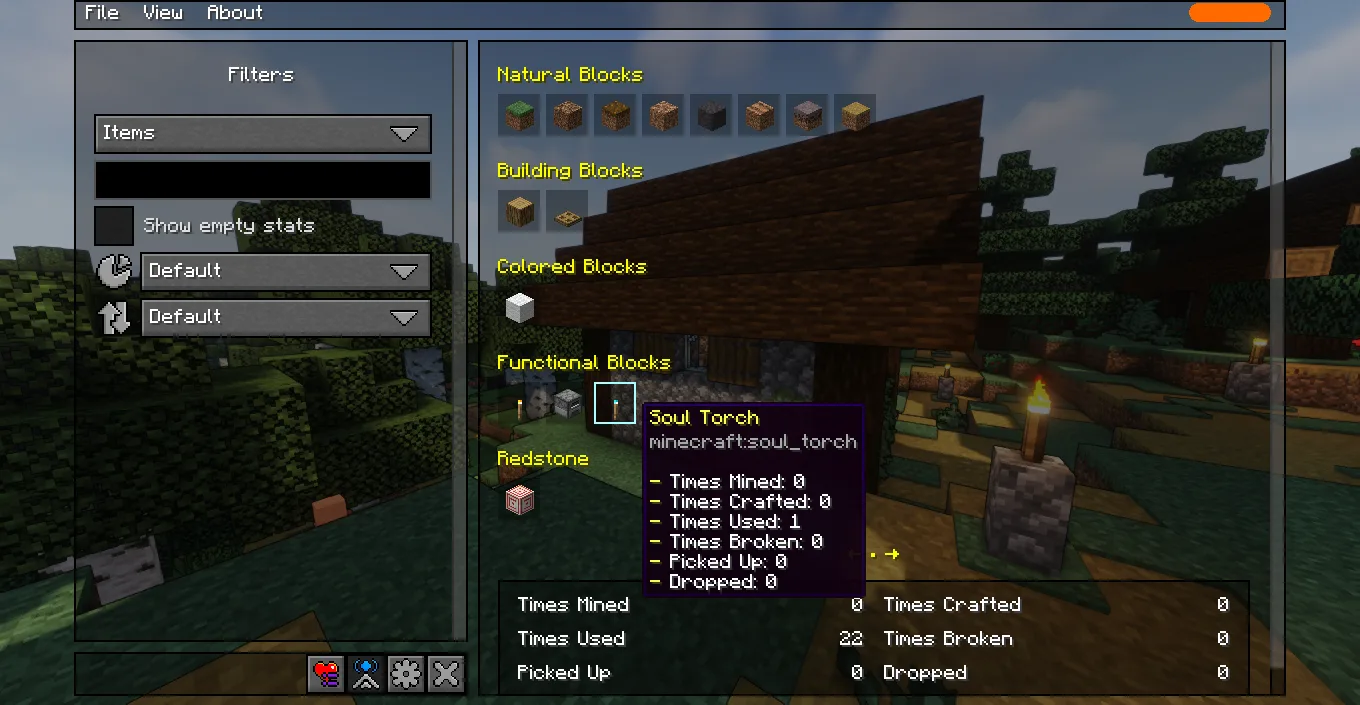Click the red heart icon button
Image resolution: width=1360 pixels, height=705 pixels.
(x=326, y=674)
